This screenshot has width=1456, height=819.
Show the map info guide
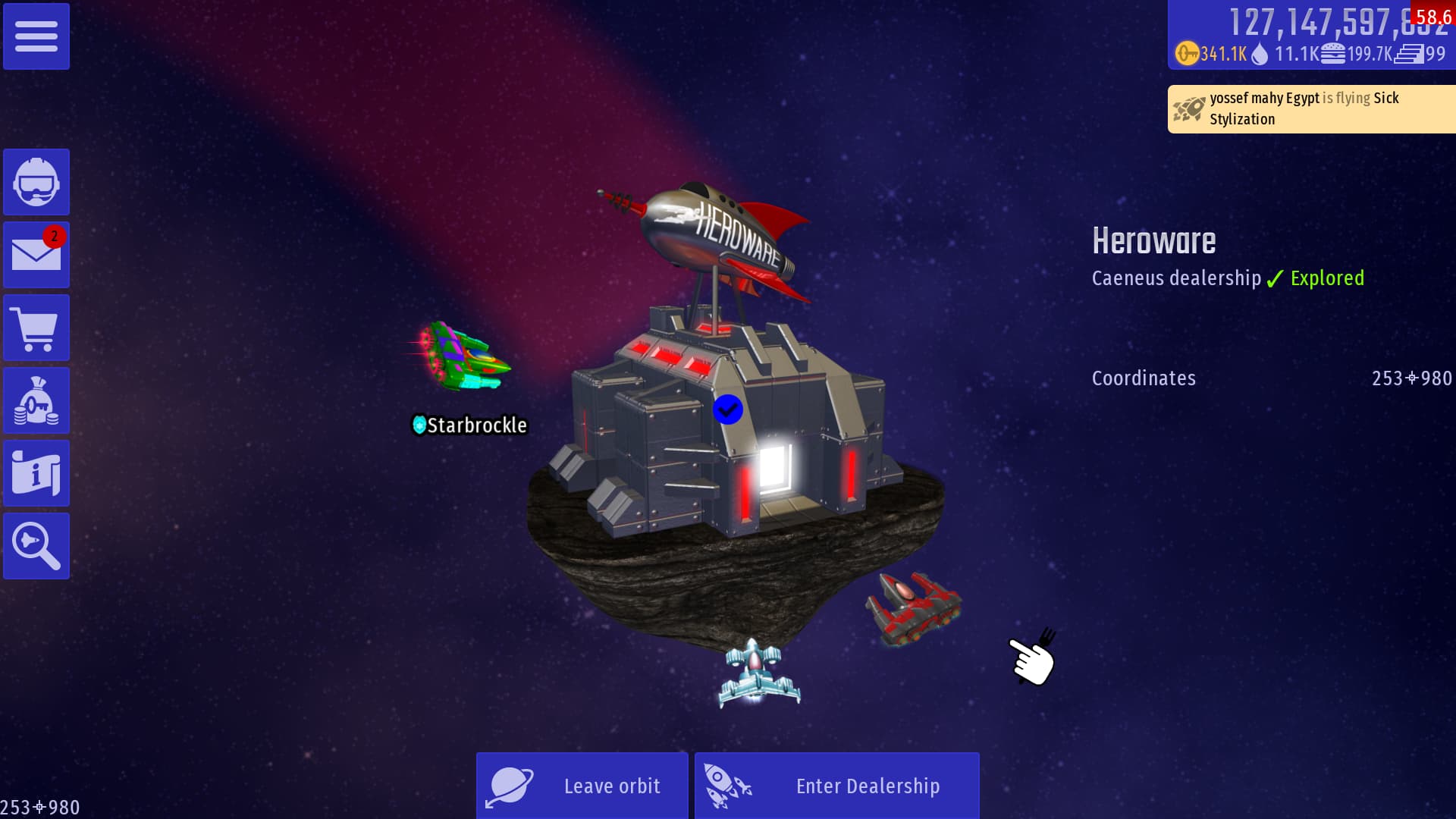tap(36, 473)
